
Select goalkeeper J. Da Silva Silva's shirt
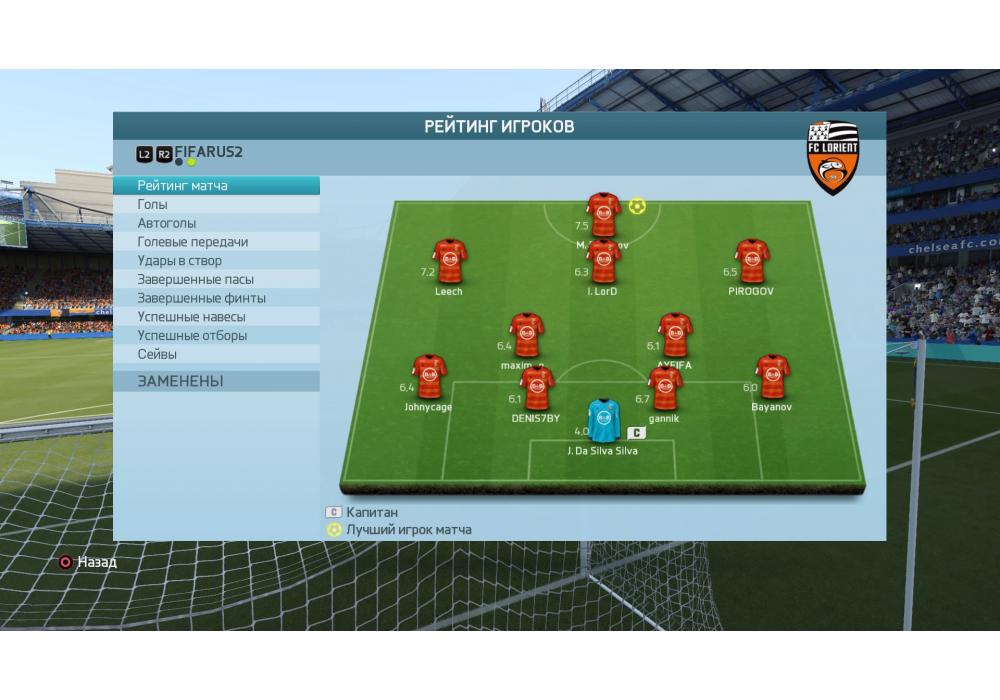pos(603,421)
